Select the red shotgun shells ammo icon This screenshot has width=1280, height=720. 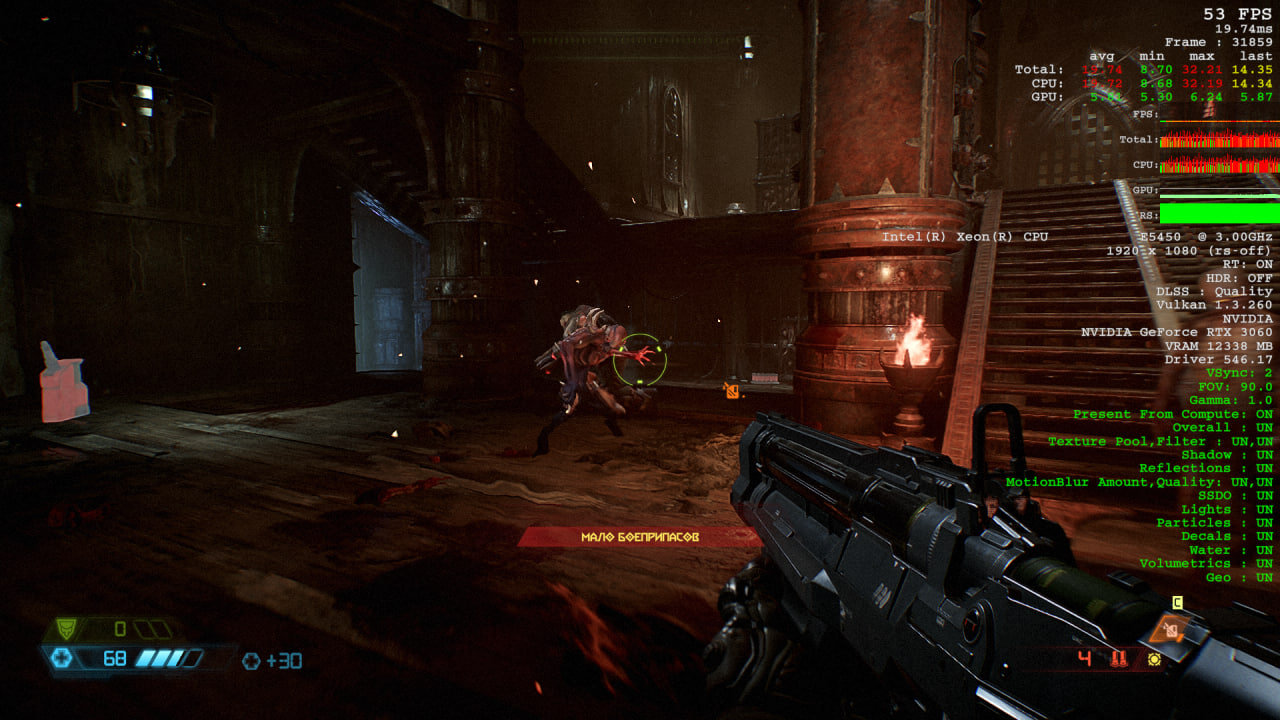[x=1119, y=659]
